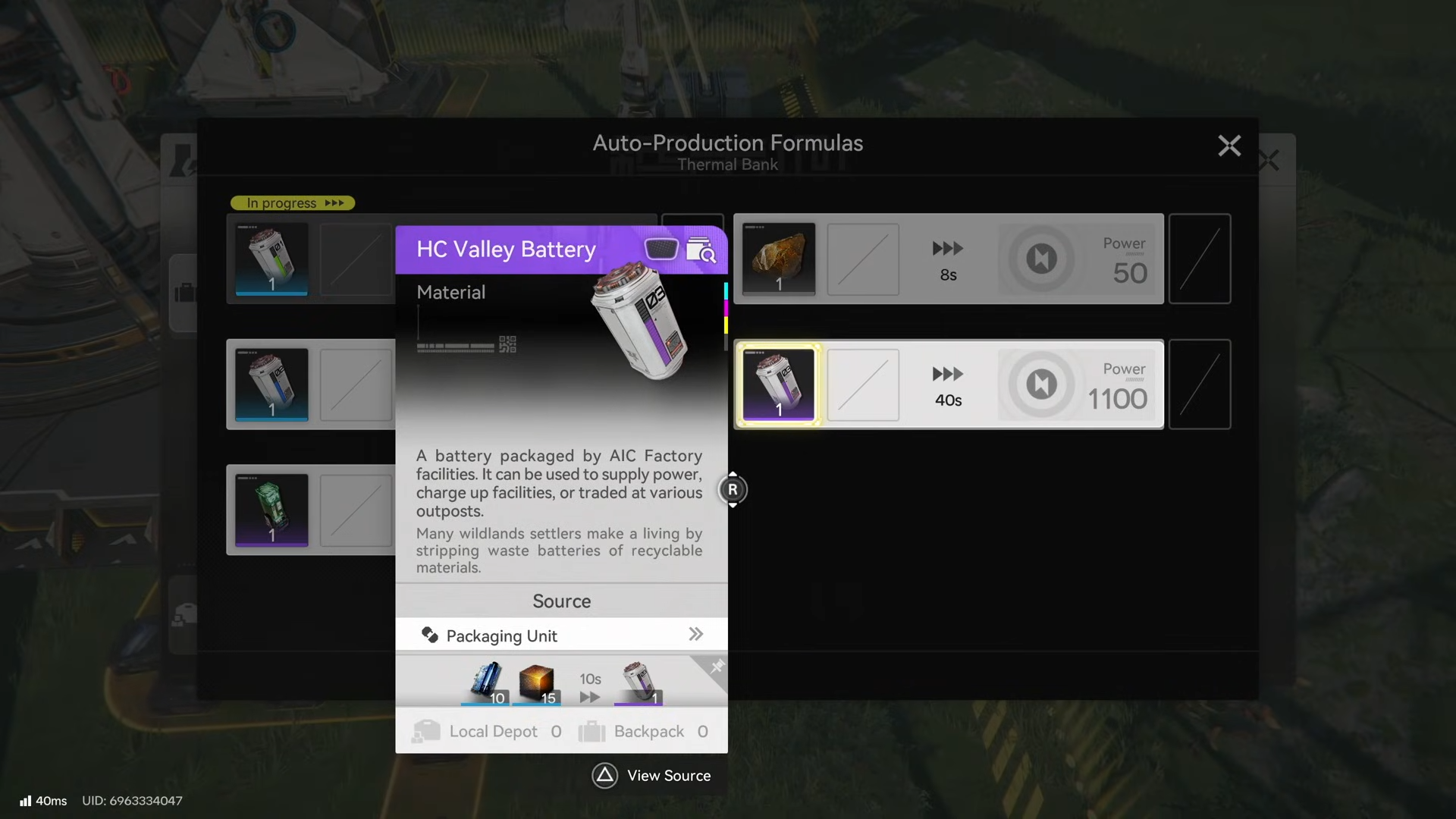
Task: Select the highlighted HC Valley Battery slot
Action: coord(779,384)
